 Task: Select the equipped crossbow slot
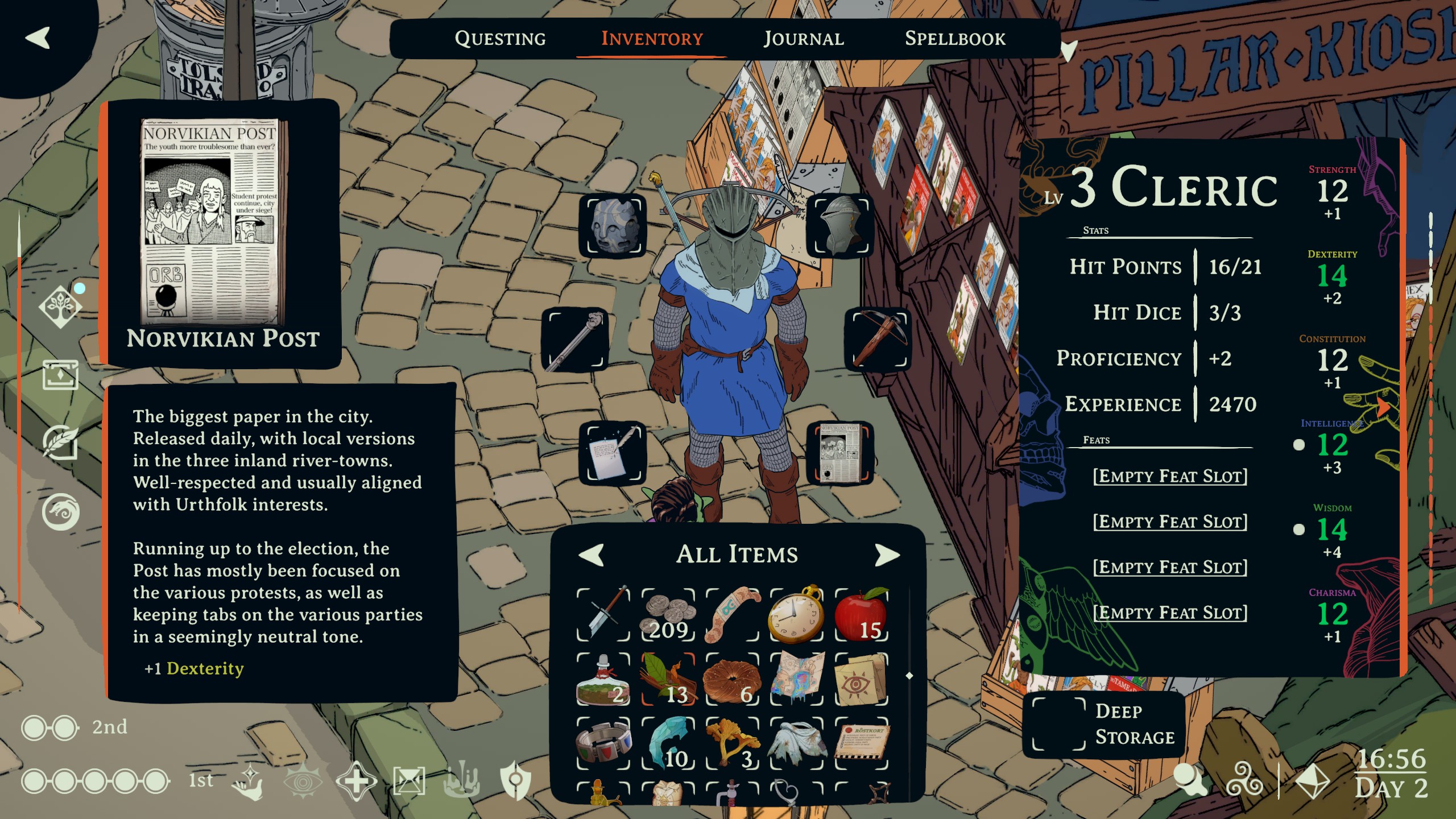click(x=878, y=340)
